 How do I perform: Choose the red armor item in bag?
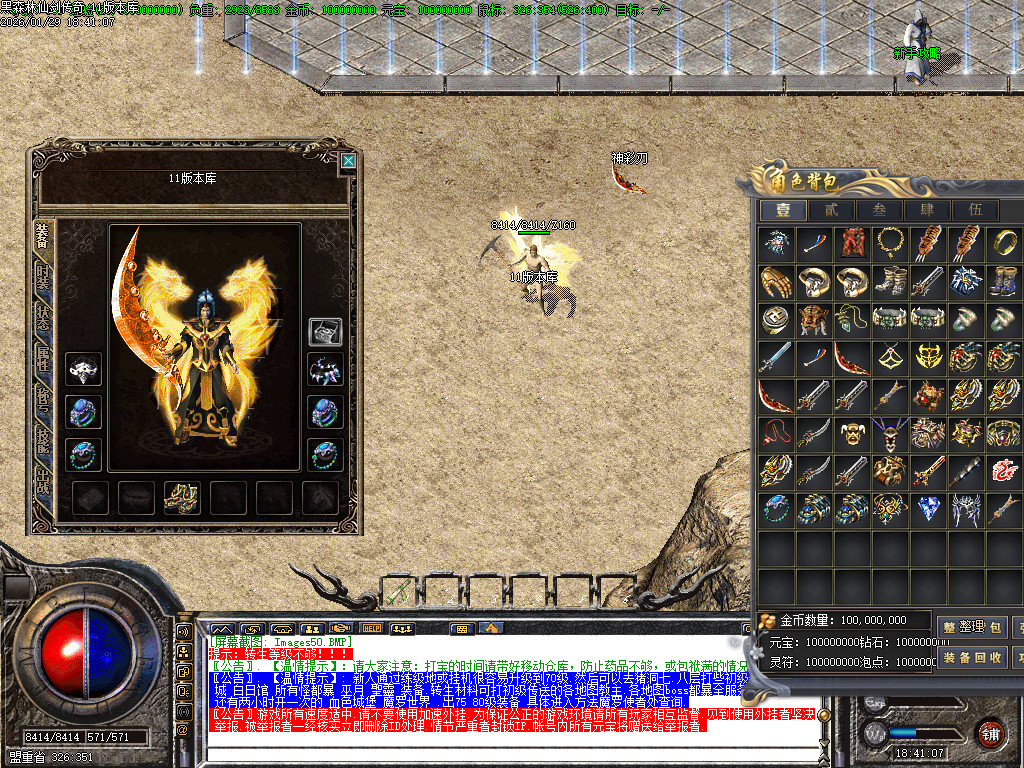(x=852, y=243)
